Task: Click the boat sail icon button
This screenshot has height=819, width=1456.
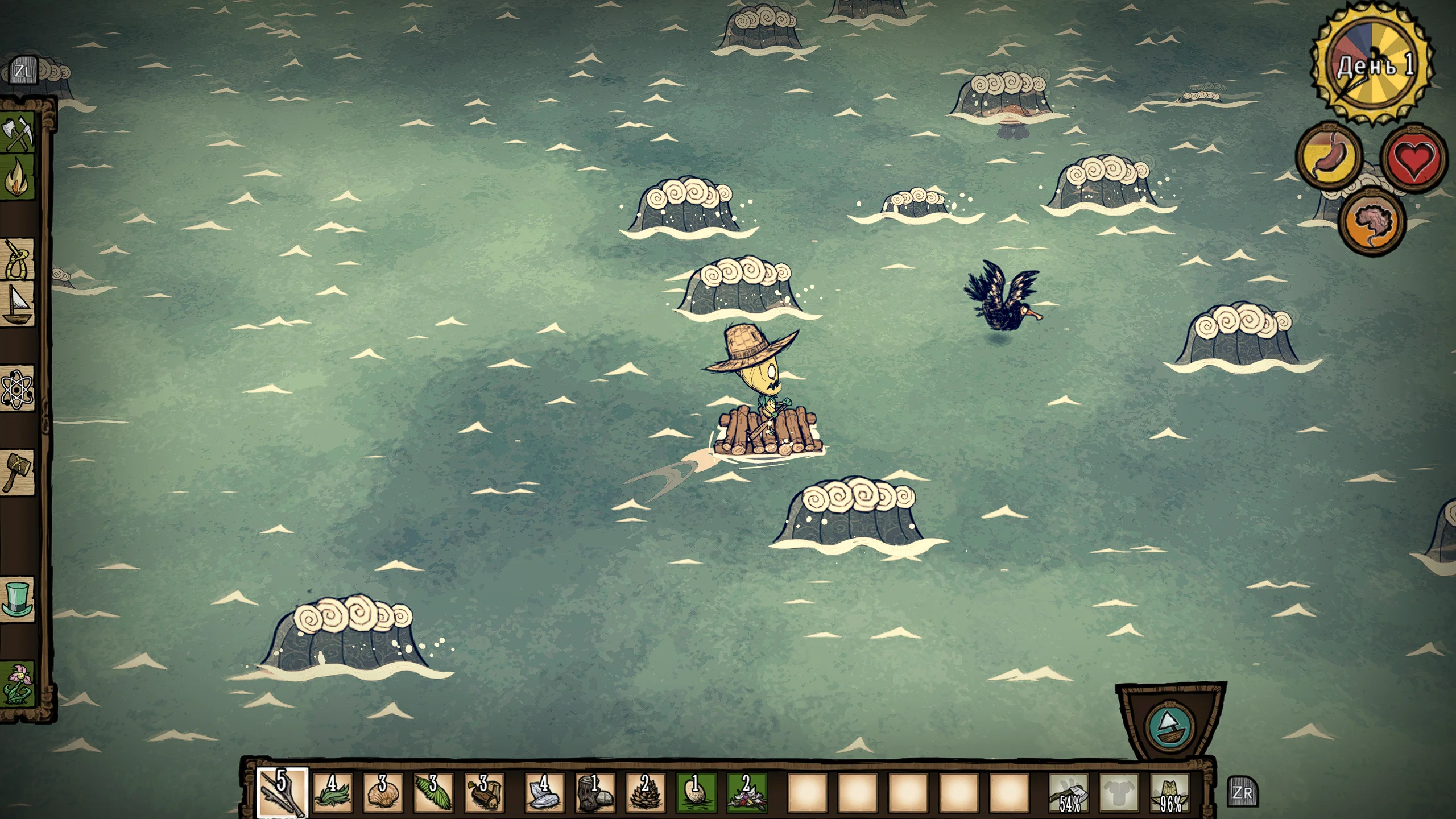Action: tap(1170, 726)
